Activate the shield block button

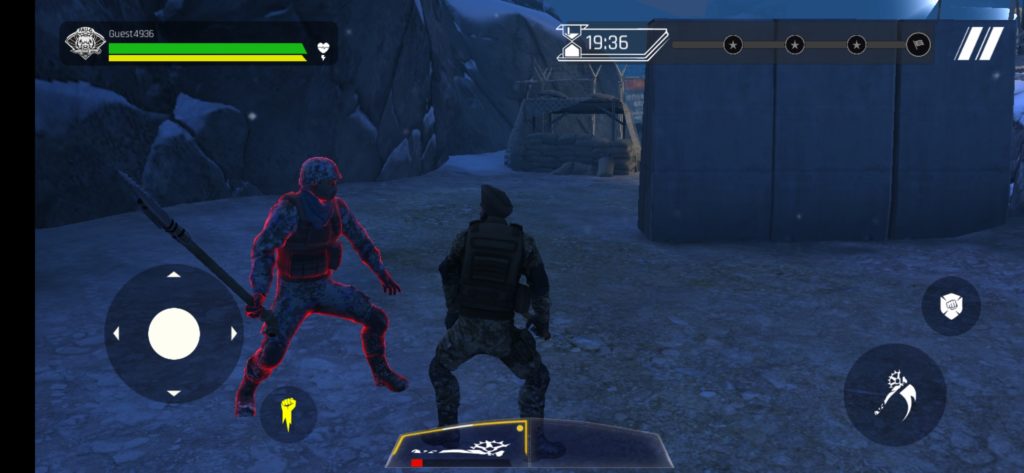[x=950, y=306]
